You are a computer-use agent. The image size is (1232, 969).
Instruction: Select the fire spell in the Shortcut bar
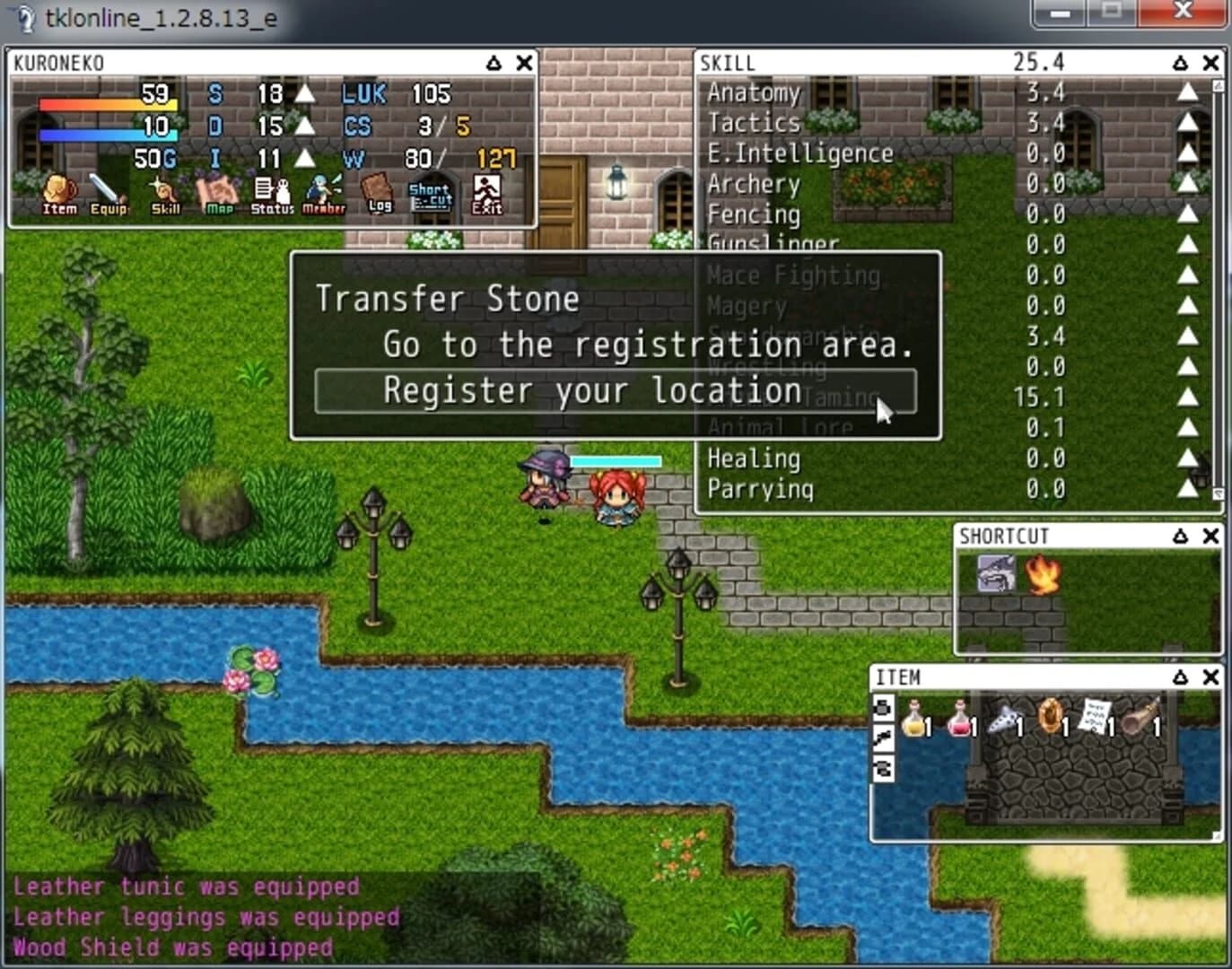pos(1043,574)
